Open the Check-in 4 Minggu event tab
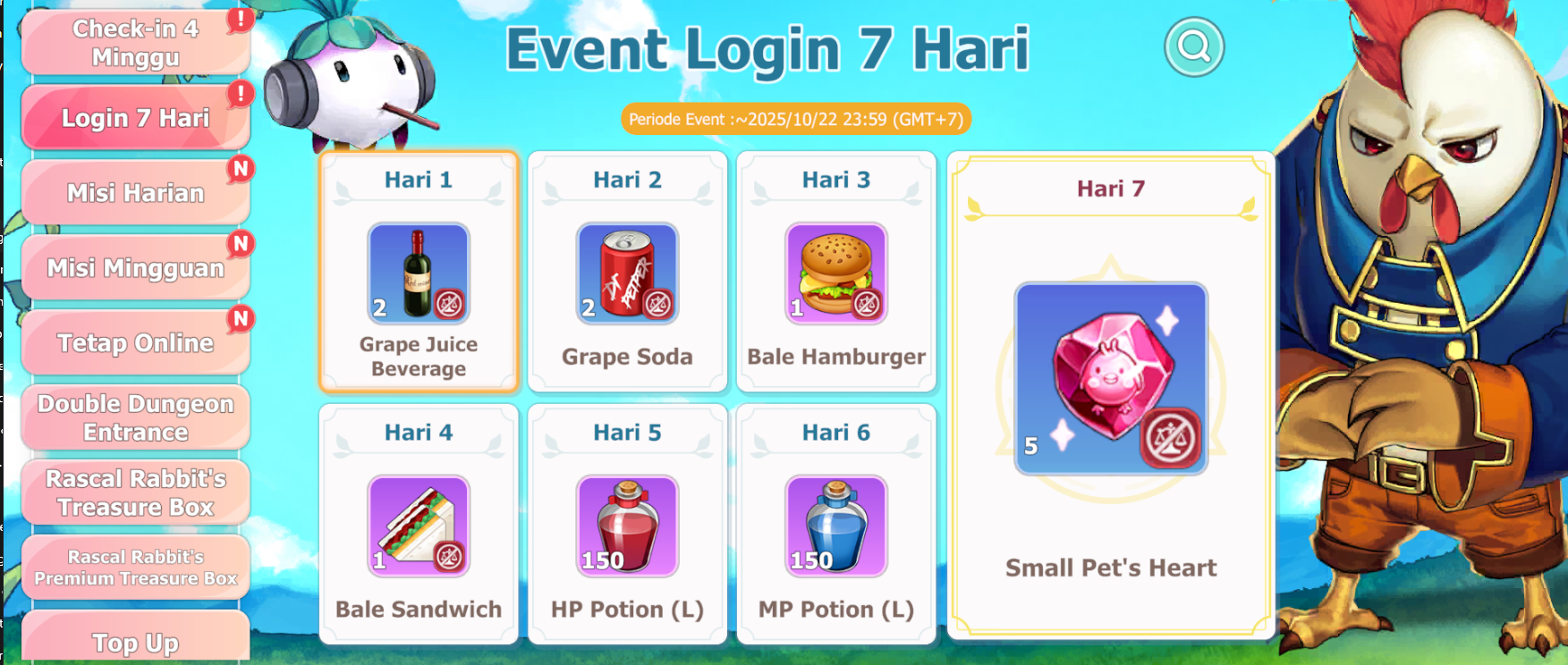 click(x=135, y=43)
